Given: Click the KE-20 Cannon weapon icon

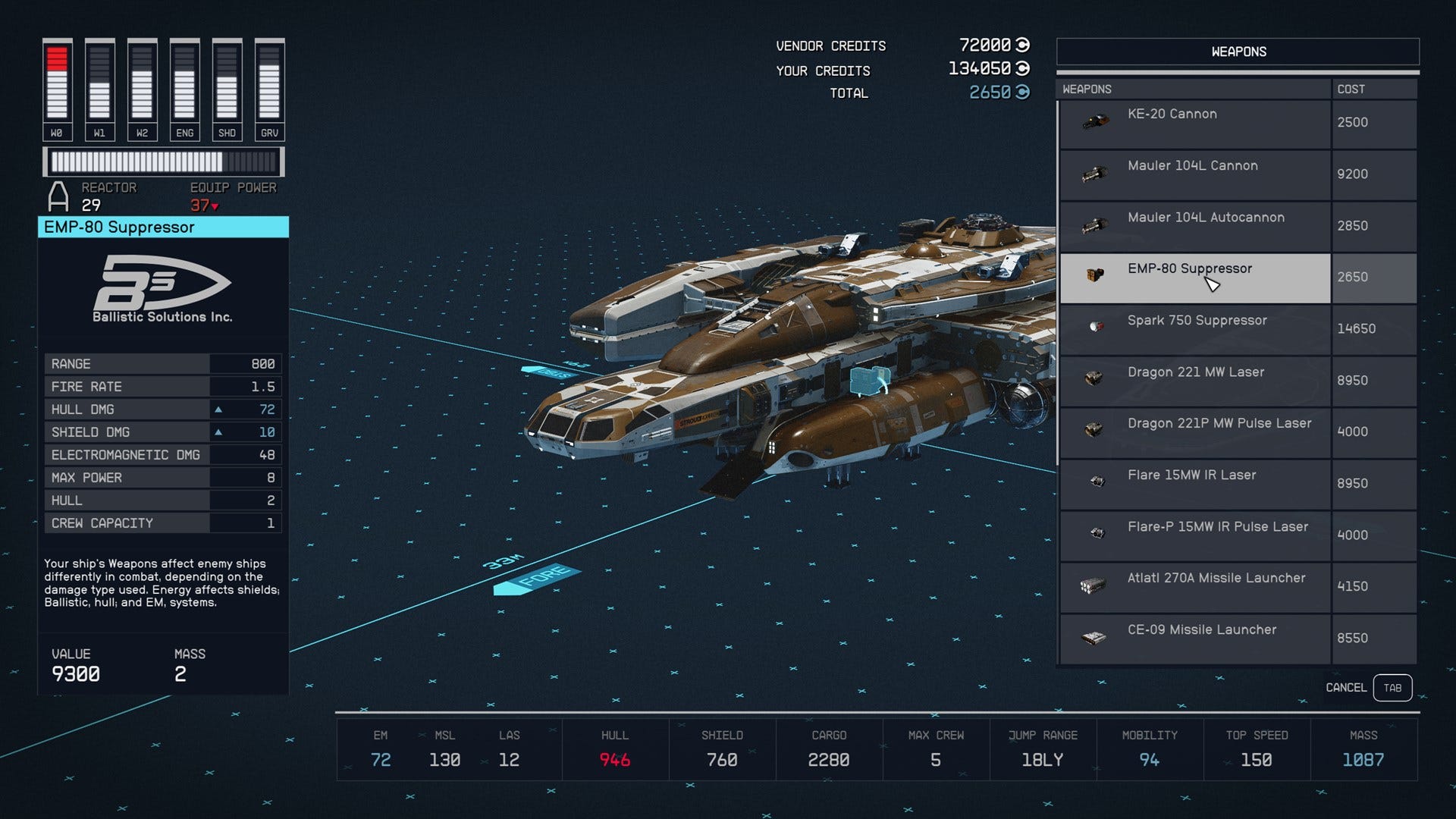Looking at the screenshot, I should (1094, 119).
